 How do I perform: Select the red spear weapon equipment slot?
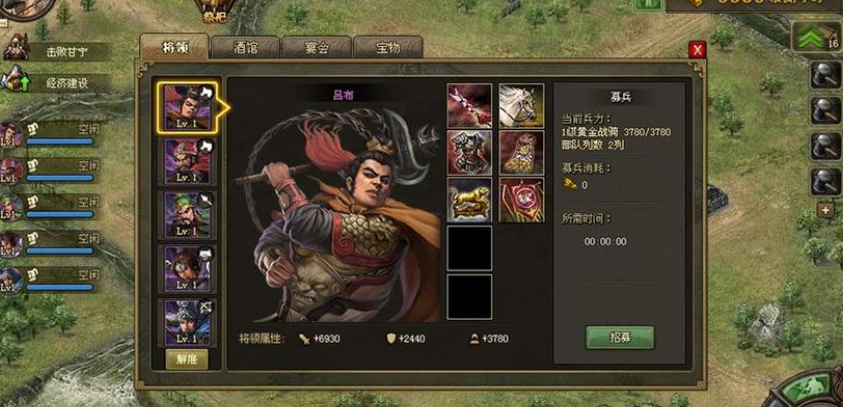click(x=469, y=105)
